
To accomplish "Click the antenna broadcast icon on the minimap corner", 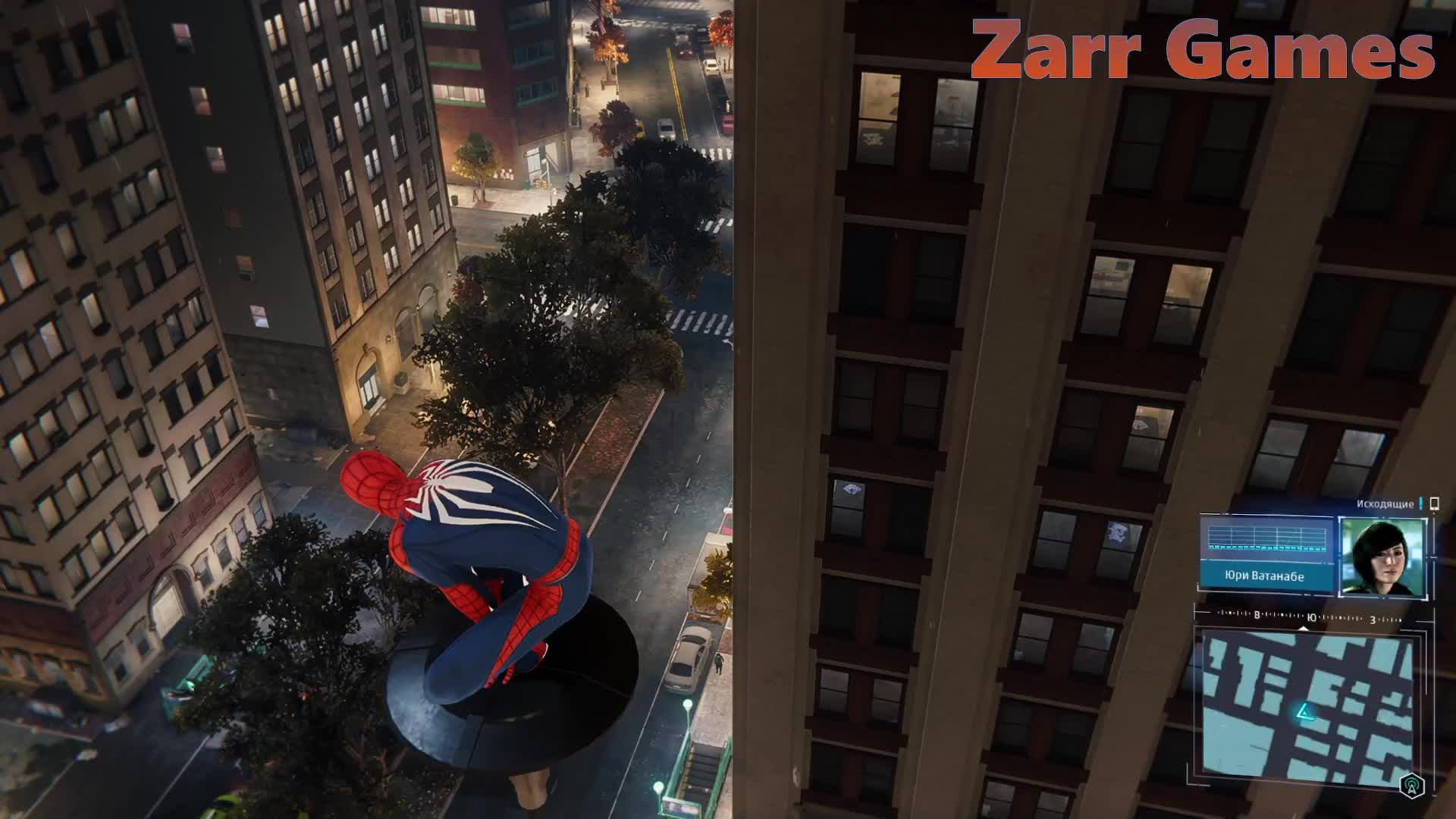I will point(1411,786).
